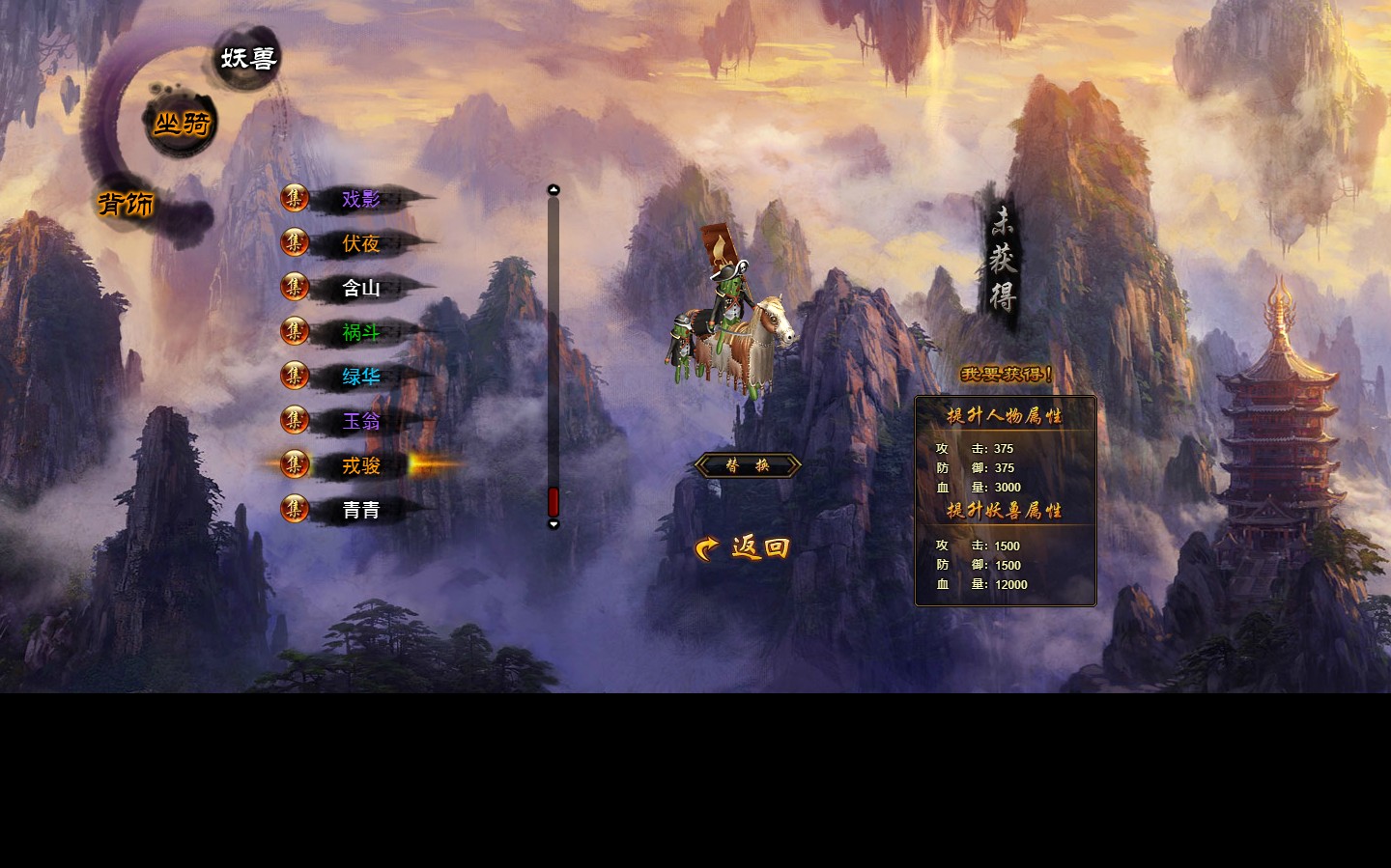The height and width of the screenshot is (868, 1391).
Task: Return with the 返回 button
Action: pos(744,548)
